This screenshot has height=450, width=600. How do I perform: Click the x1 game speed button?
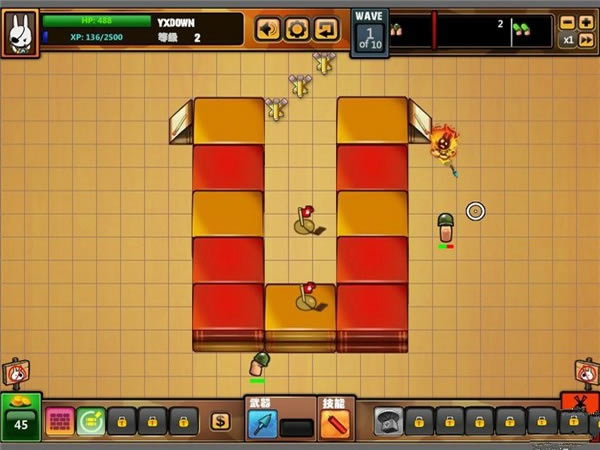568,40
